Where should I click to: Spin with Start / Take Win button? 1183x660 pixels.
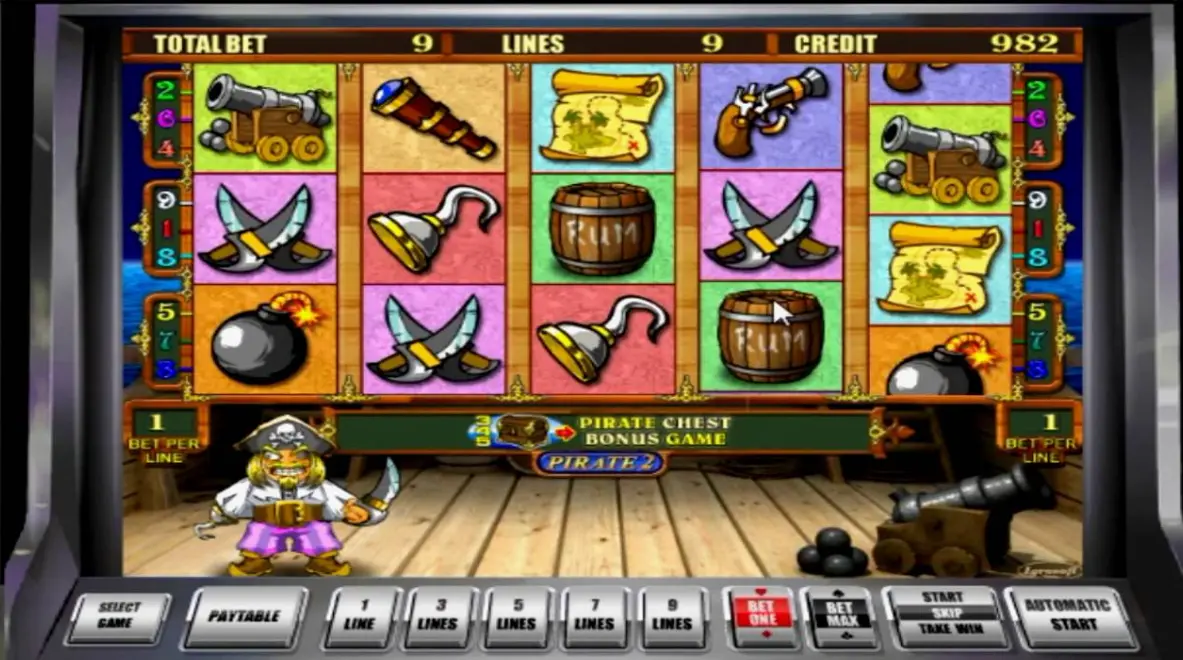943,615
